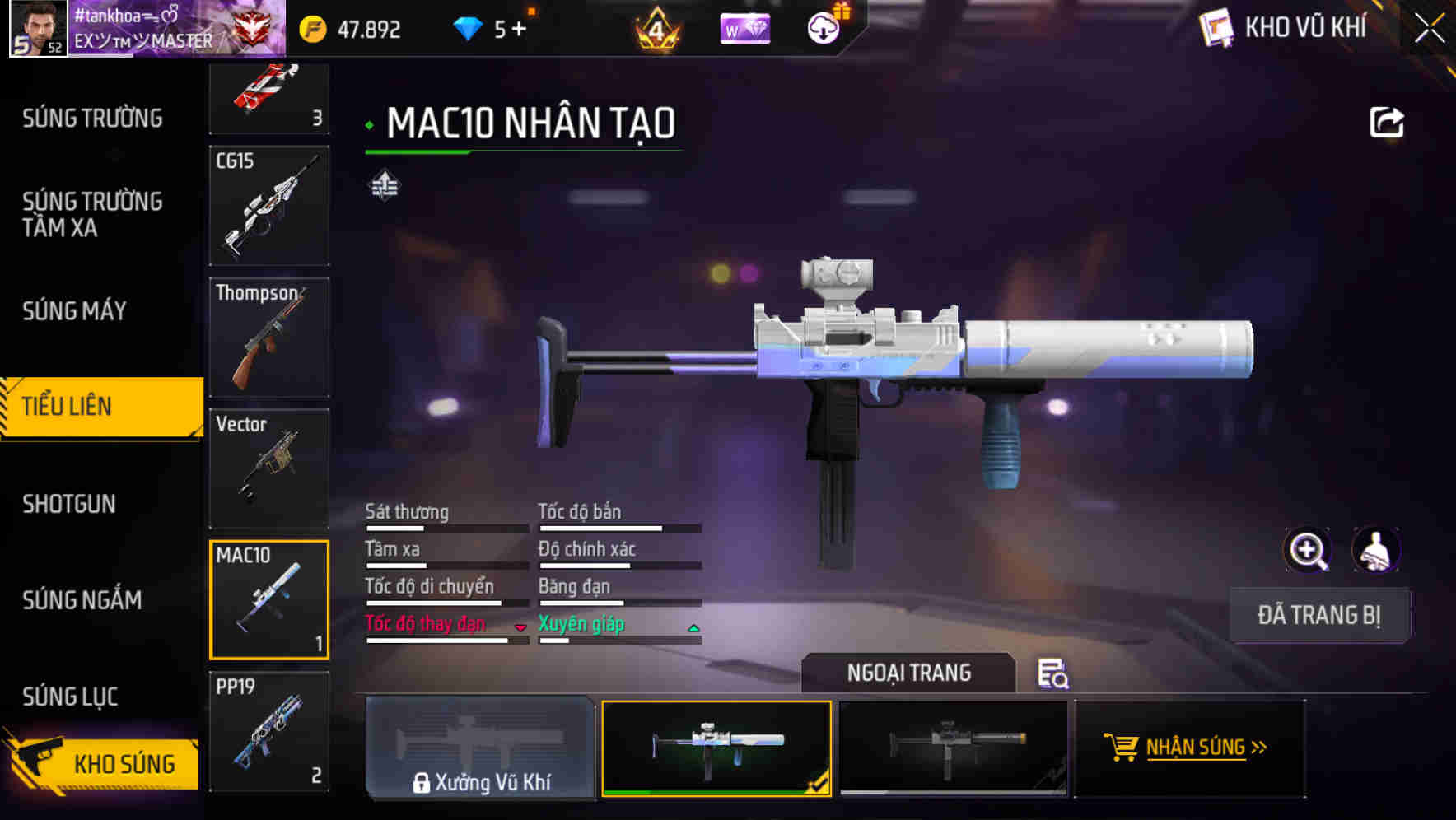Image resolution: width=1456 pixels, height=820 pixels.
Task: Select the dark MAC10 skin thumbnail
Action: [x=953, y=748]
